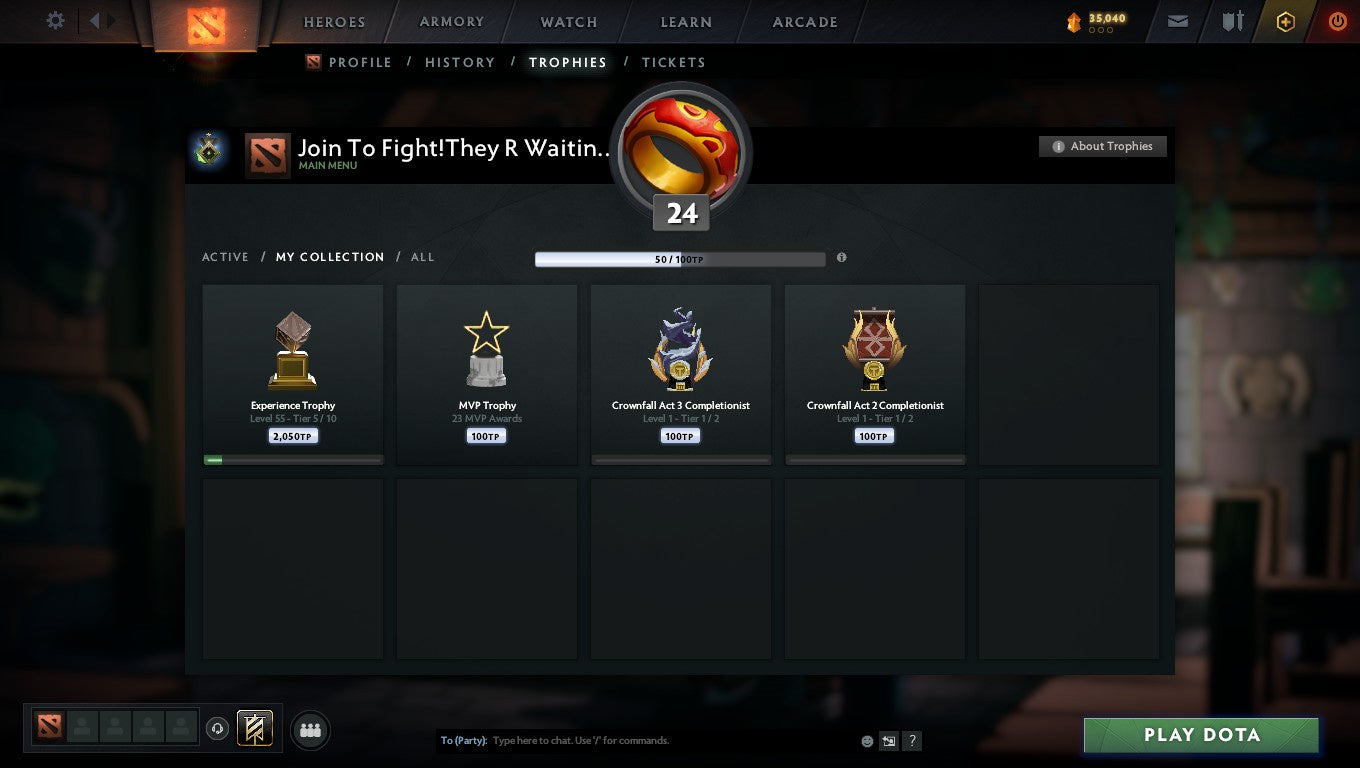Open the armory shield-and-sword icon
The image size is (1360, 768).
1231,21
